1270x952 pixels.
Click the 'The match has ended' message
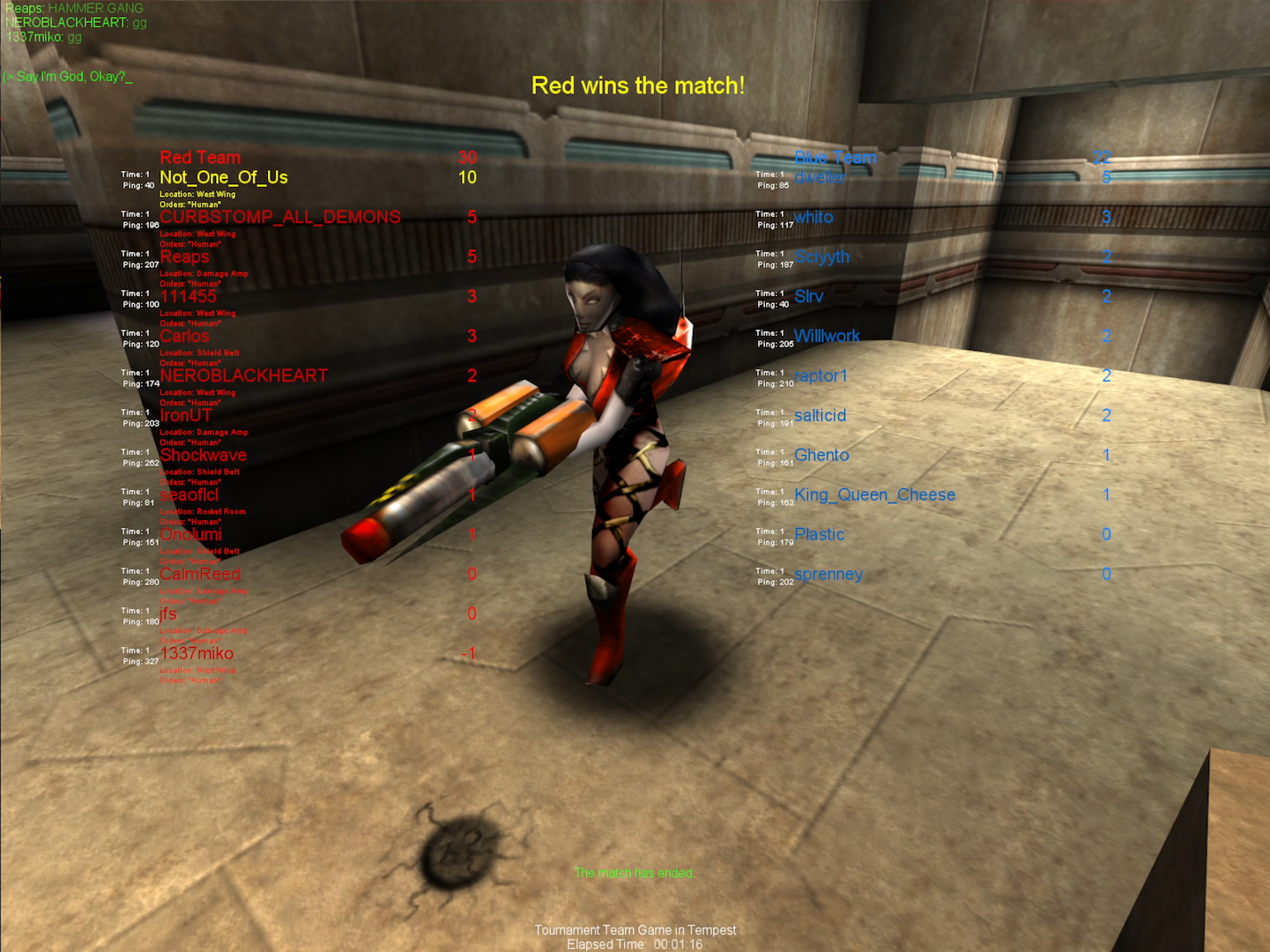click(x=635, y=873)
